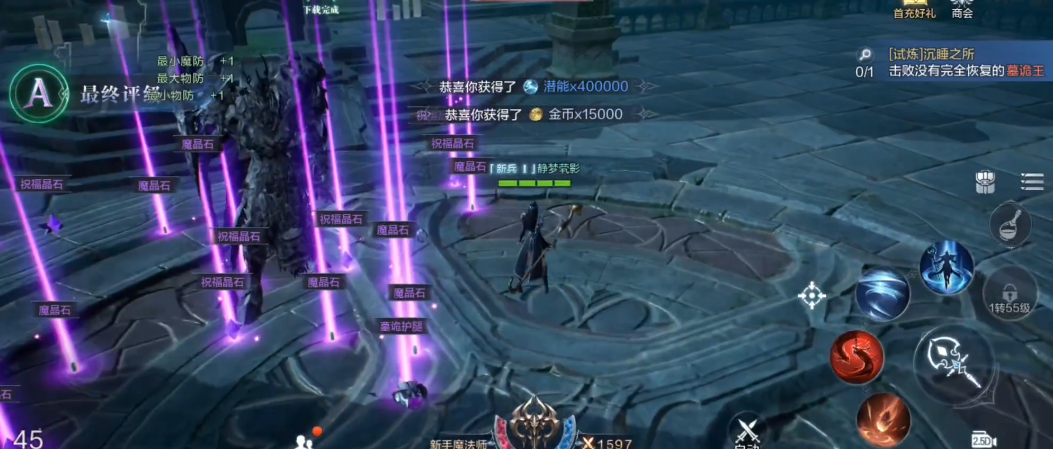Select the 沉睡之所 trial quest tracker
The image size is (1053, 449).
point(950,63)
